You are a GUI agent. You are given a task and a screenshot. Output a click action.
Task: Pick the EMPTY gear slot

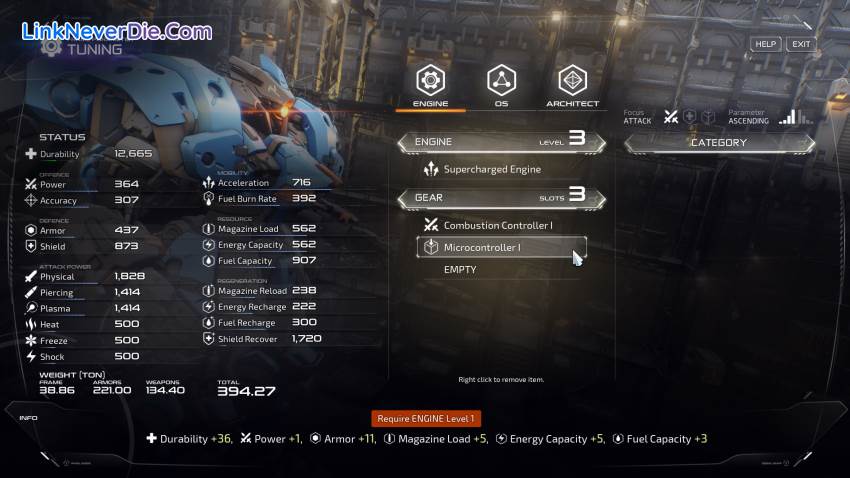coord(460,270)
